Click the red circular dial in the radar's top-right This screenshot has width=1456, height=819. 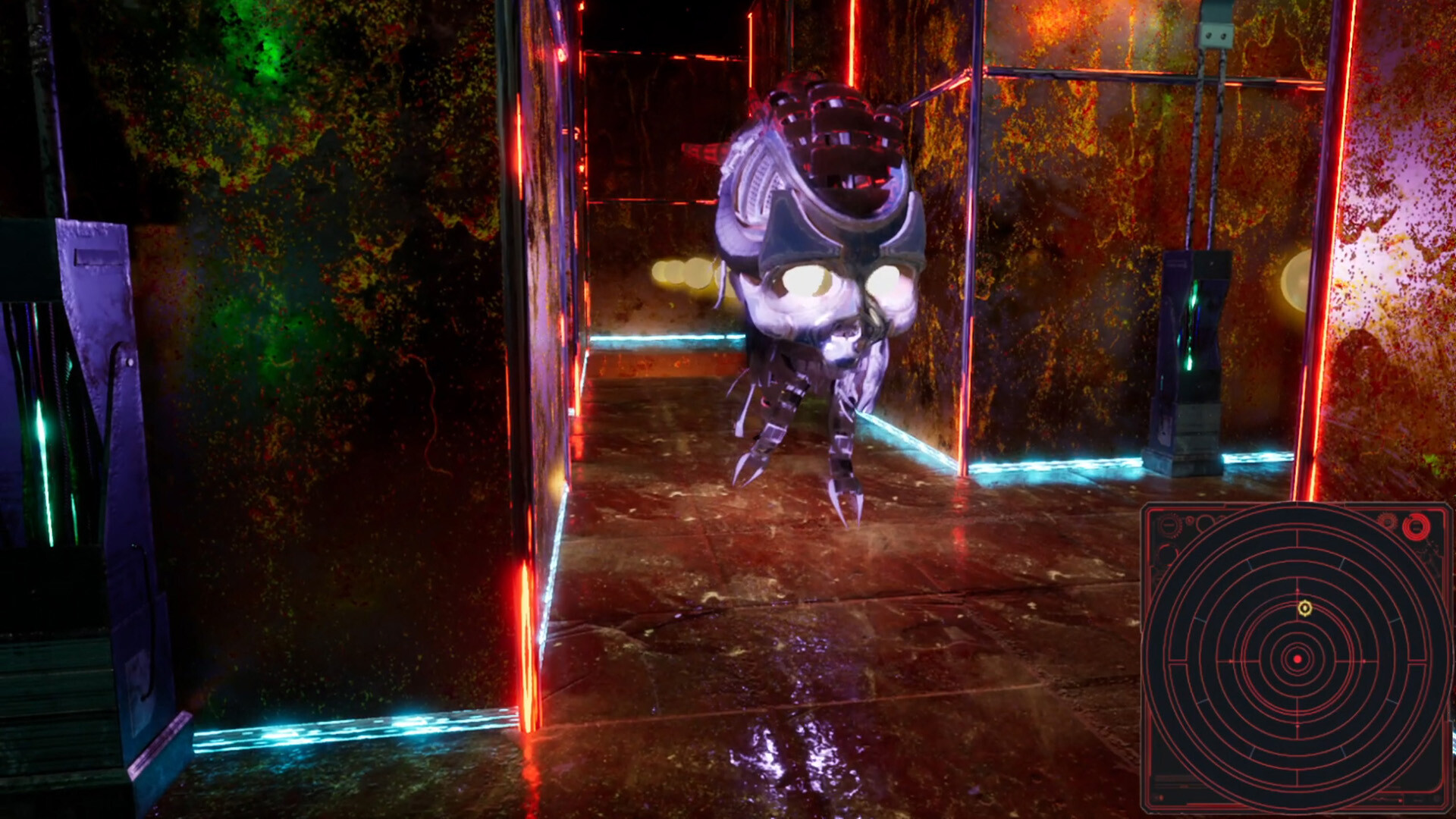click(1415, 526)
